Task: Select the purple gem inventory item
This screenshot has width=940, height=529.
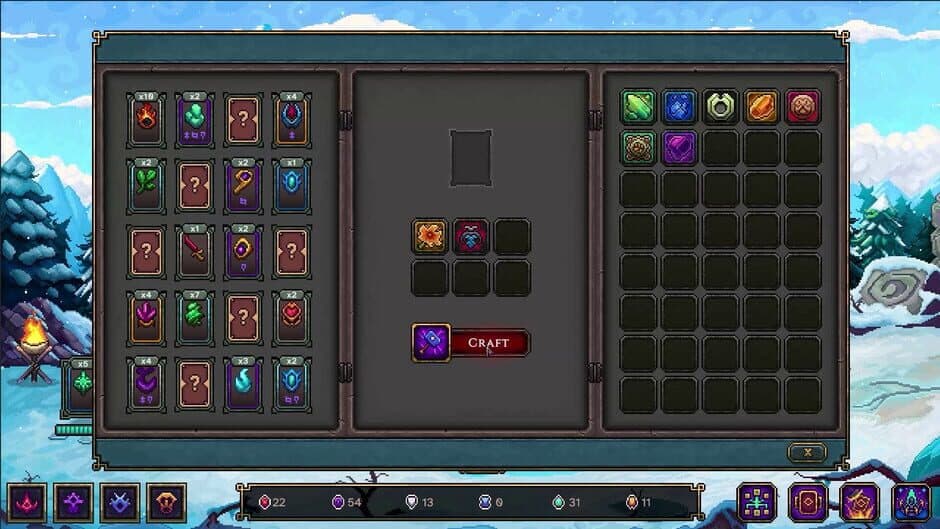Action: tap(679, 148)
